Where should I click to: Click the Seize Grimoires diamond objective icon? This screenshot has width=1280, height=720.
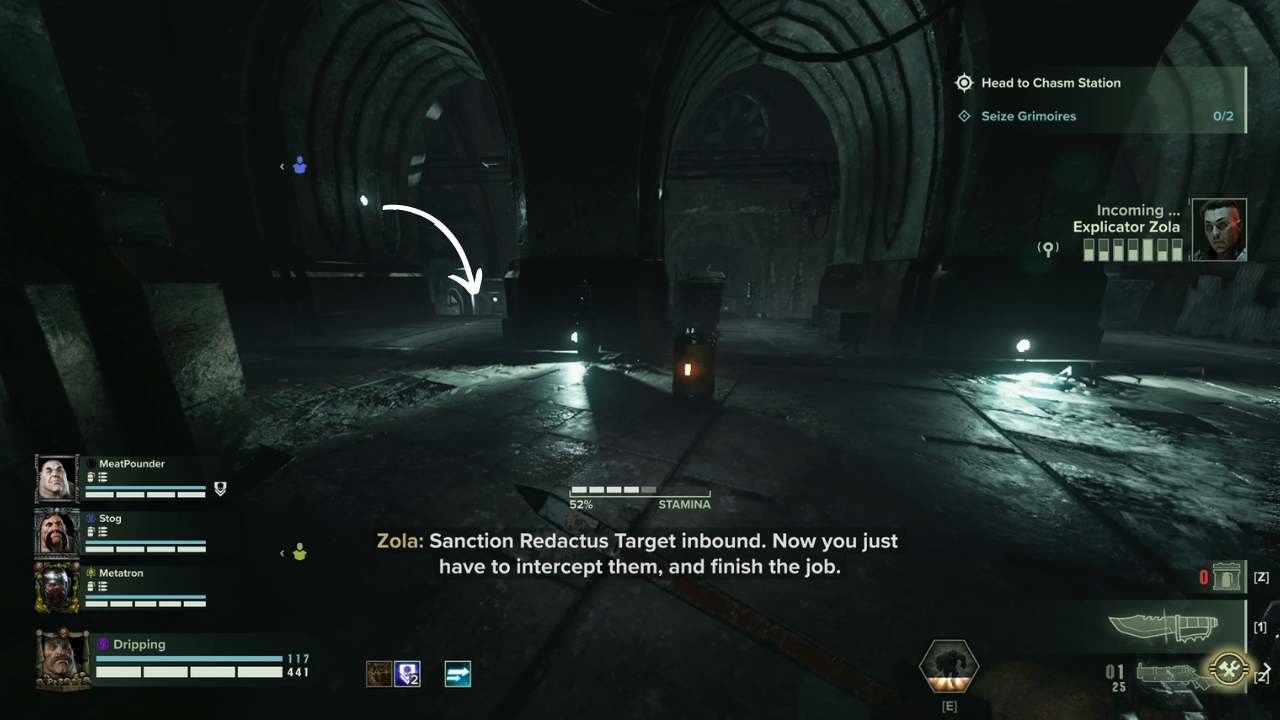(x=964, y=116)
